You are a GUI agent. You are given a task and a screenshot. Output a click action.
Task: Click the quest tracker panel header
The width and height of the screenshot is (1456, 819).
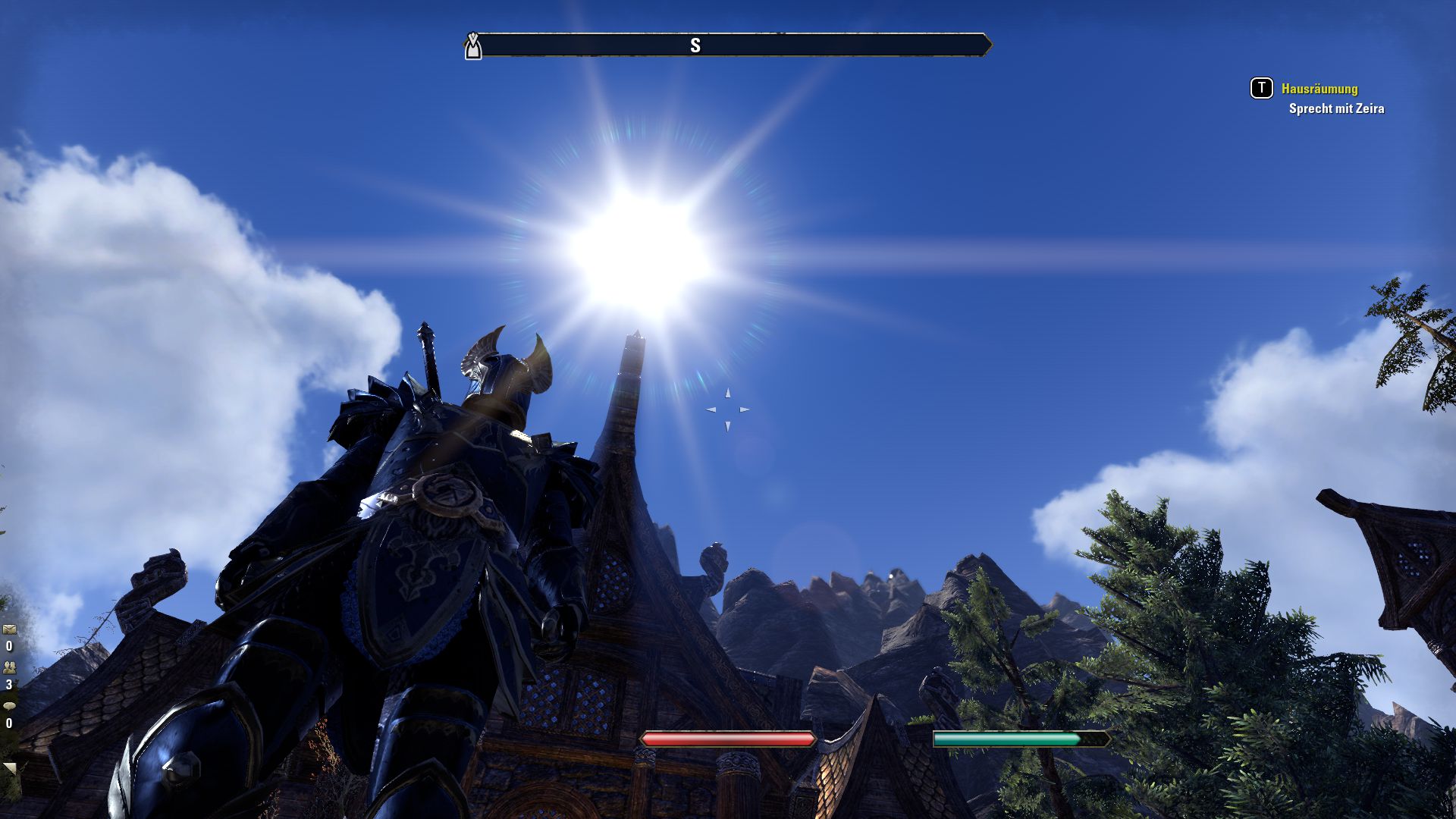pos(1319,88)
